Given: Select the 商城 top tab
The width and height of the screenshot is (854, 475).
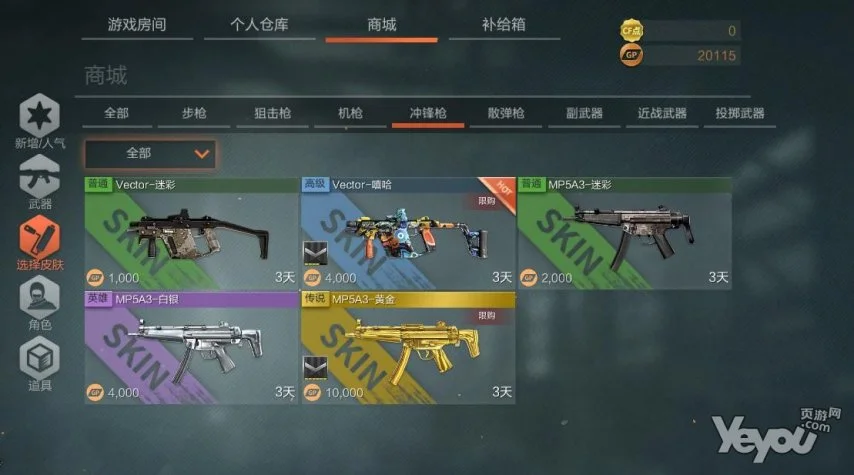Looking at the screenshot, I should click(382, 26).
